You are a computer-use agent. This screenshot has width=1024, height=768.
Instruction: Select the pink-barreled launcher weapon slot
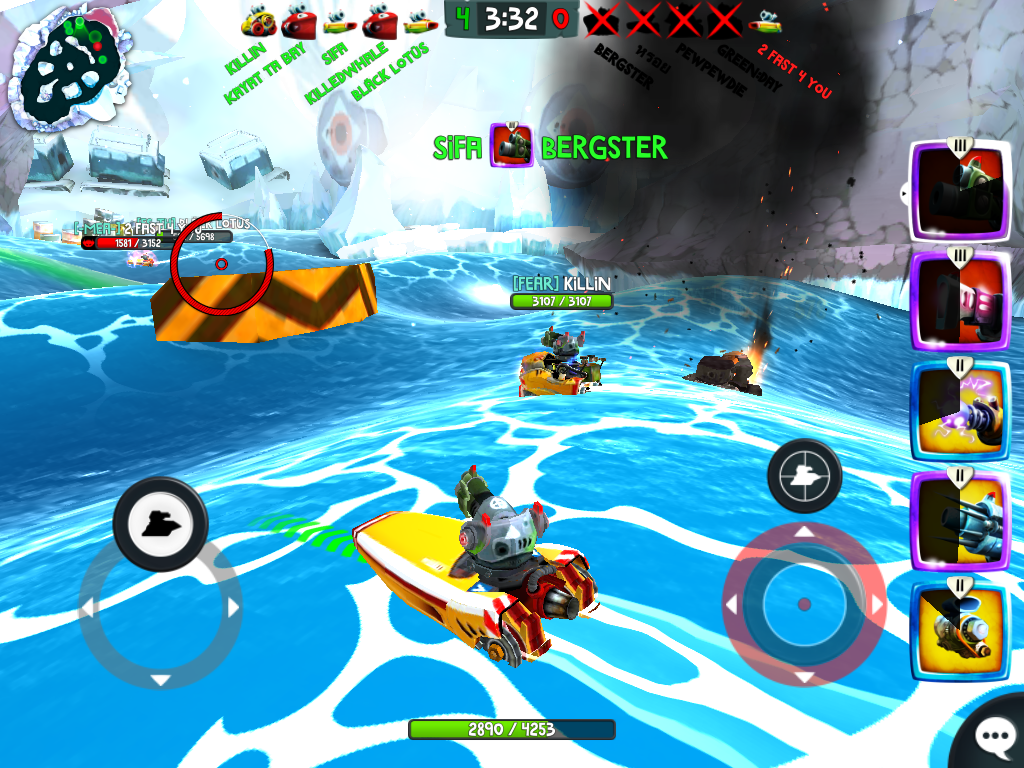click(958, 300)
